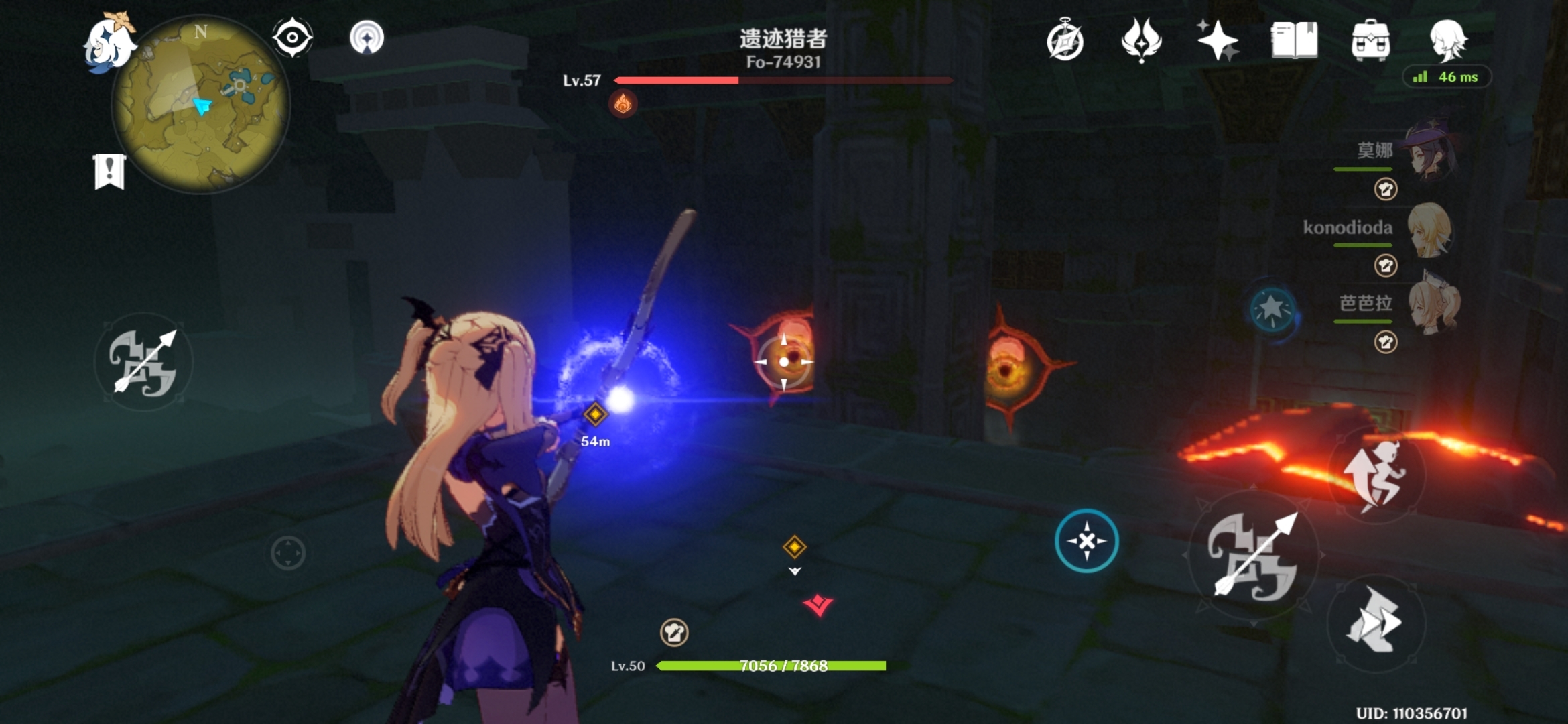This screenshot has height=724, width=1568.
Task: Switch to party member 芭芭拉
Action: click(x=1433, y=306)
